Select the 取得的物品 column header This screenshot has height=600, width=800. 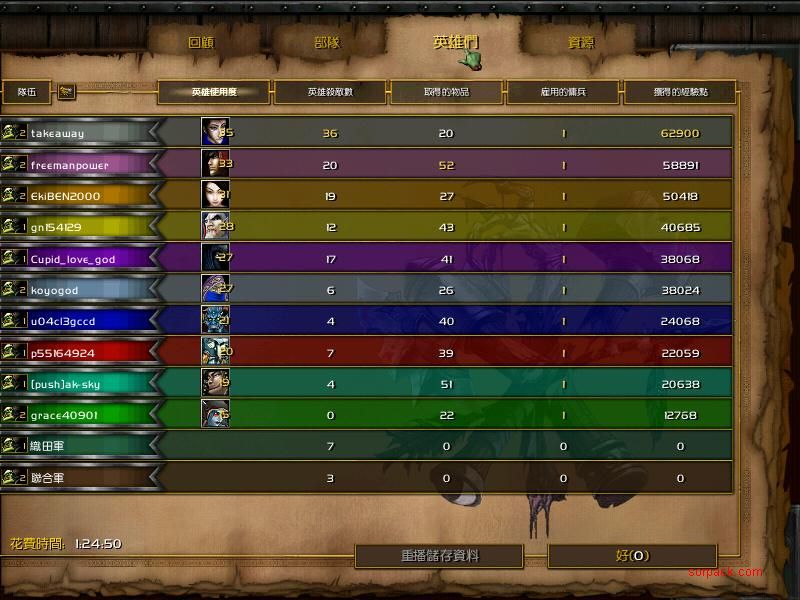(446, 92)
